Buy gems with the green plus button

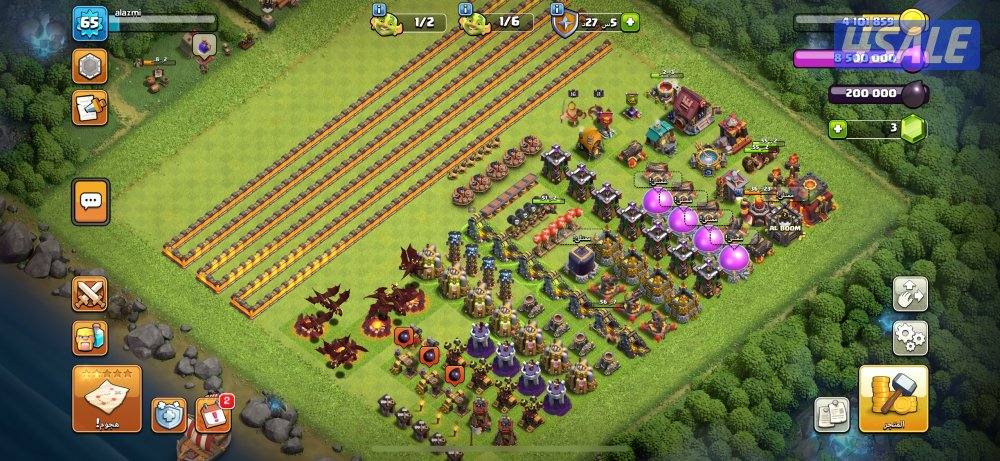click(x=837, y=129)
